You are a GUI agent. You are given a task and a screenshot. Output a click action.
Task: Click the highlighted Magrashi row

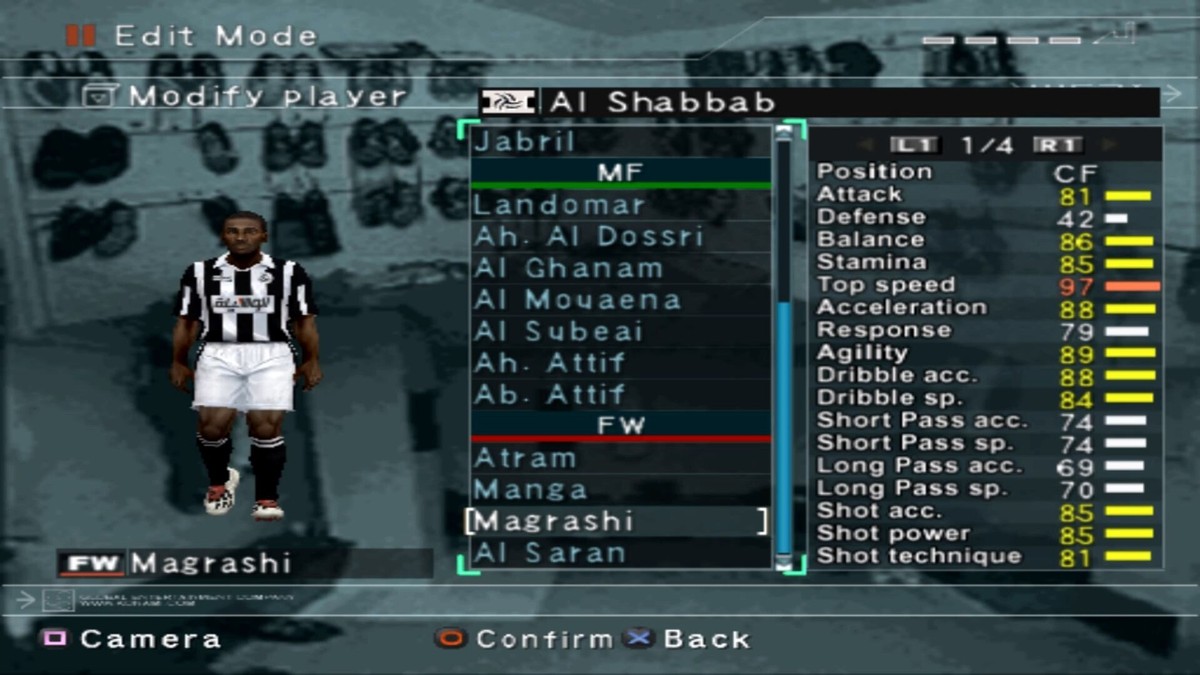[616, 521]
